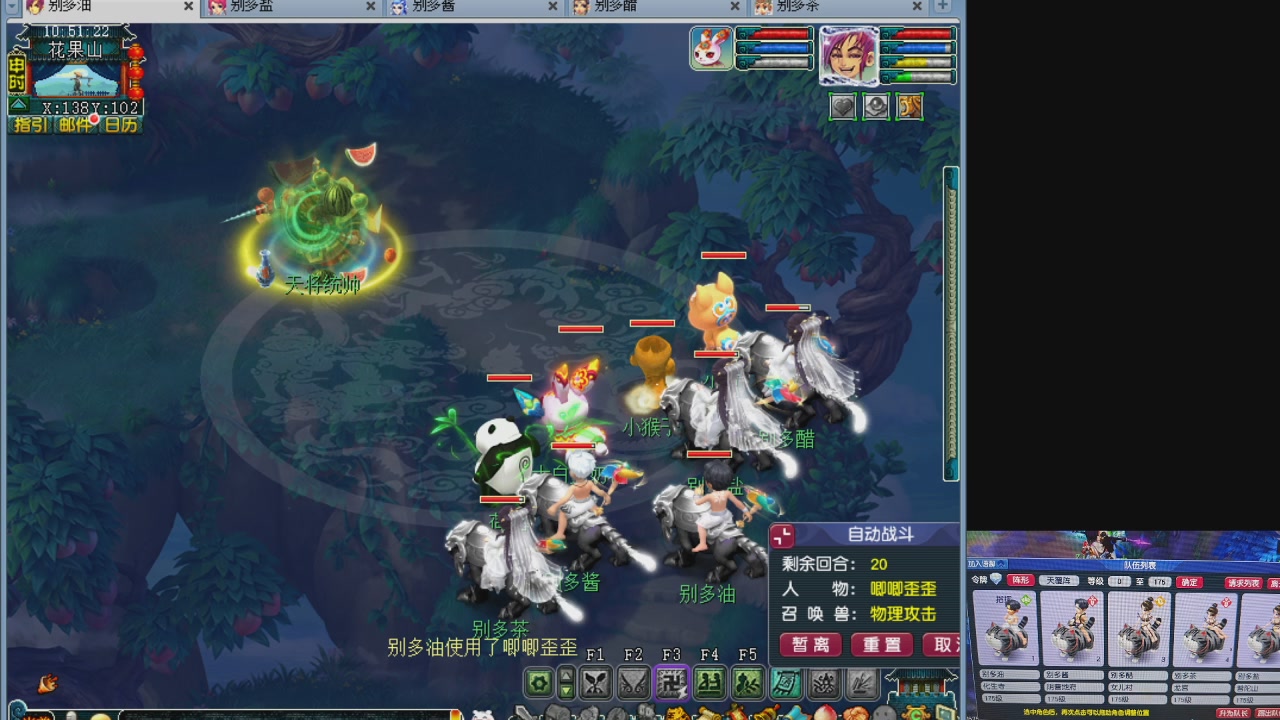Click the 升为队长 promote button
Screen dimensions: 1280x720
[x=1235, y=711]
